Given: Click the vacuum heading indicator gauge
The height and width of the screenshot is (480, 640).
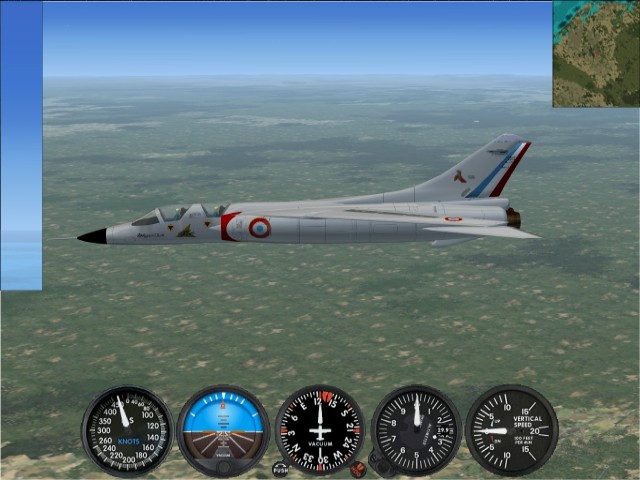Looking at the screenshot, I should click(x=320, y=430).
